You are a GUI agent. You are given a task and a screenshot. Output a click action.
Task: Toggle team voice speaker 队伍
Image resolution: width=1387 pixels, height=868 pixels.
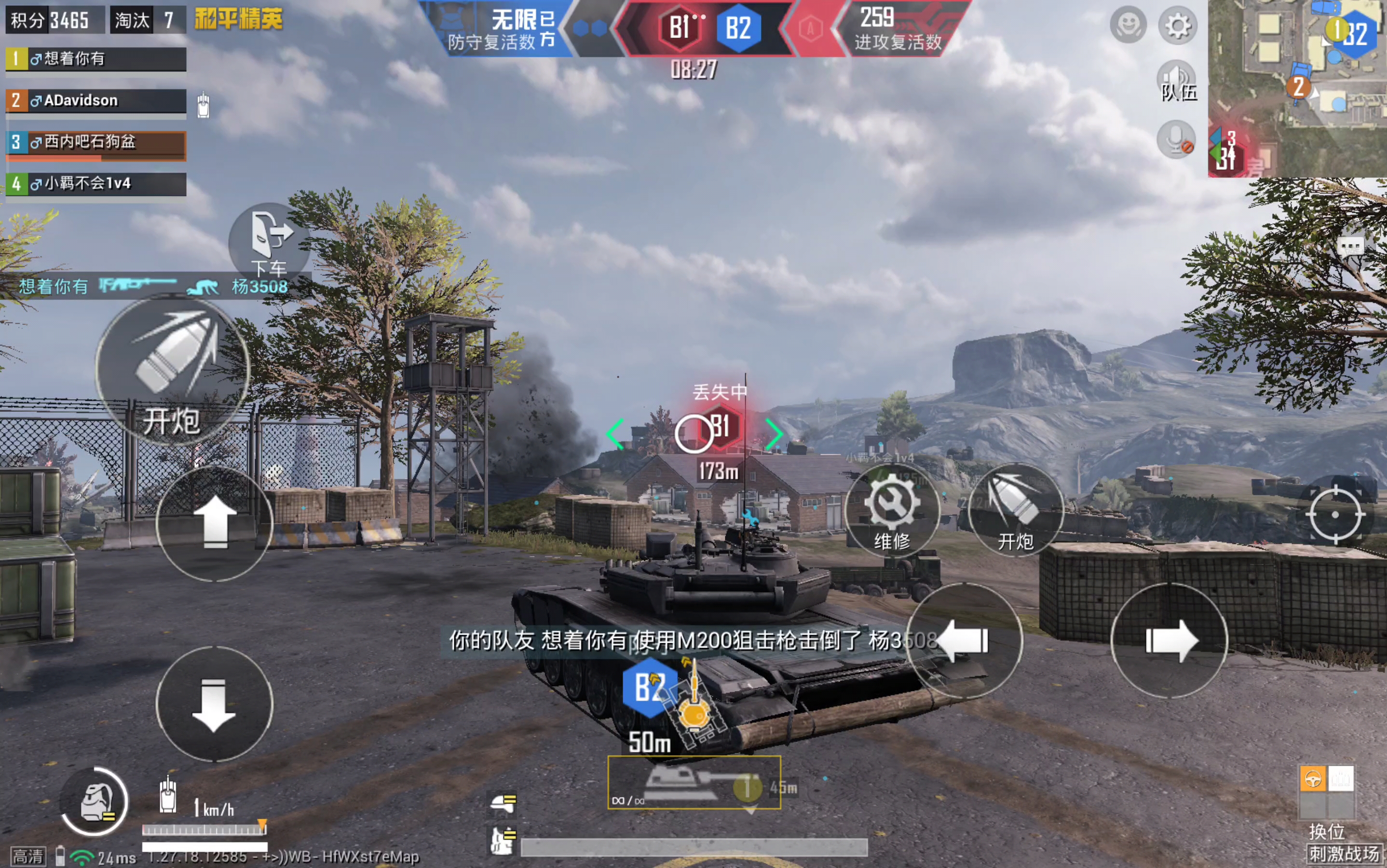point(1177,81)
